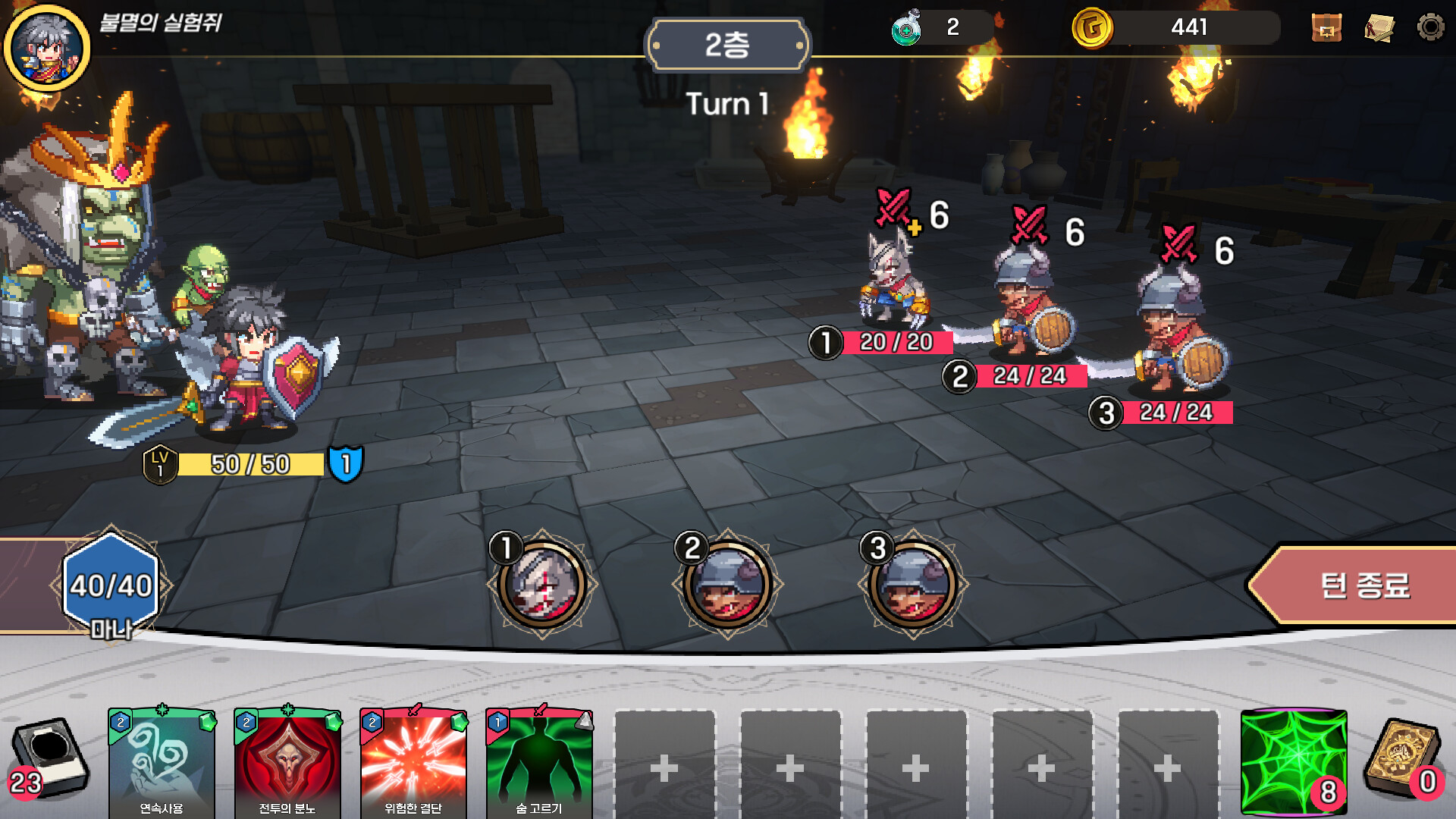This screenshot has height=819, width=1456.
Task: Open the settings gear
Action: point(1430,27)
